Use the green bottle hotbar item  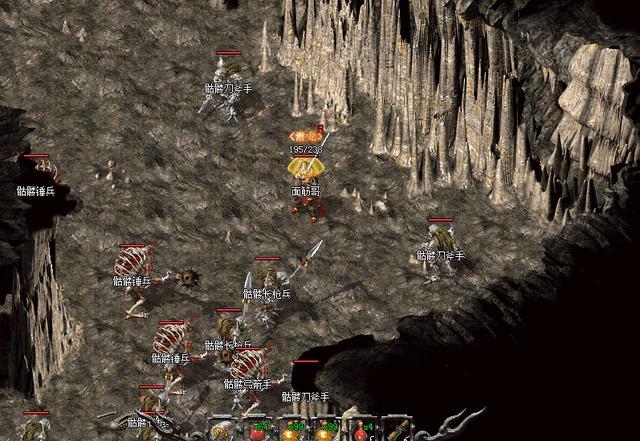pos(397,432)
